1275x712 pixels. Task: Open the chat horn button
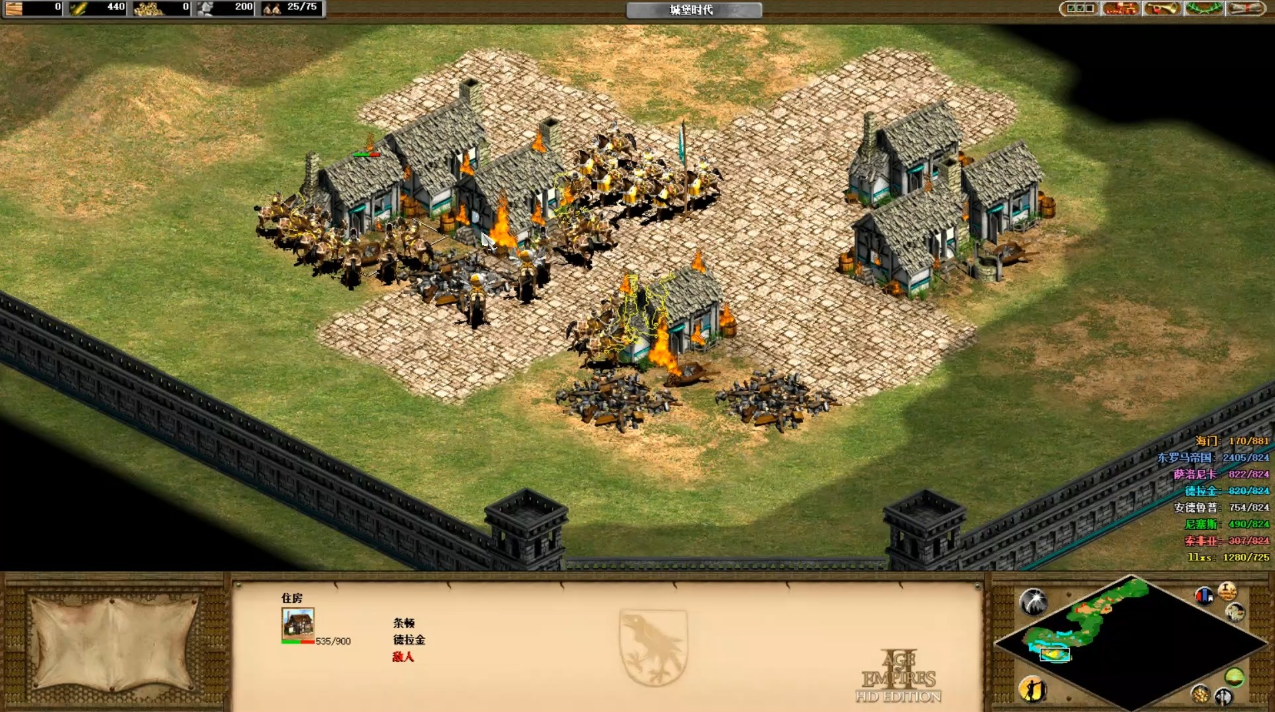[1163, 9]
